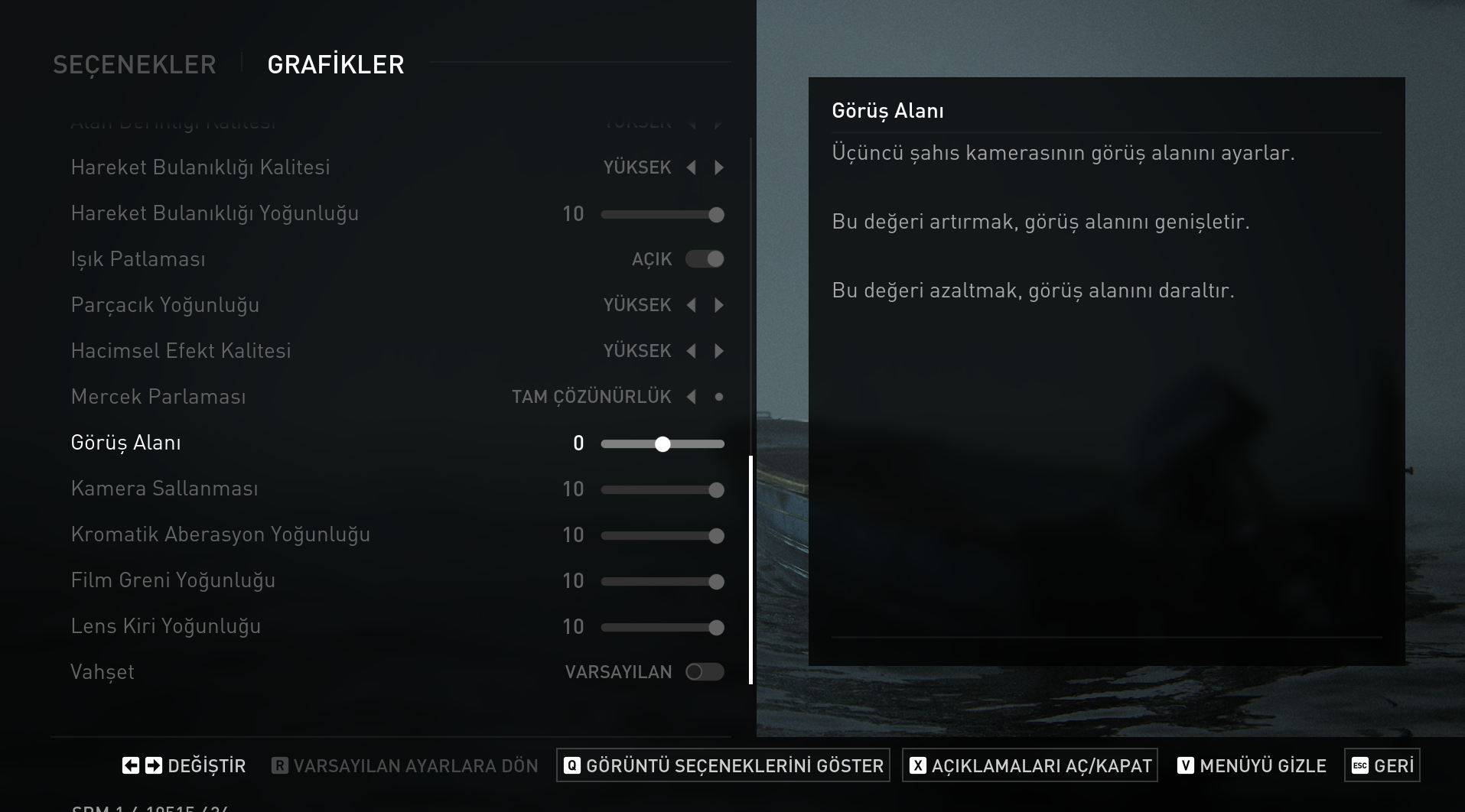Toggle the Işık Patlaması switch

tap(705, 259)
